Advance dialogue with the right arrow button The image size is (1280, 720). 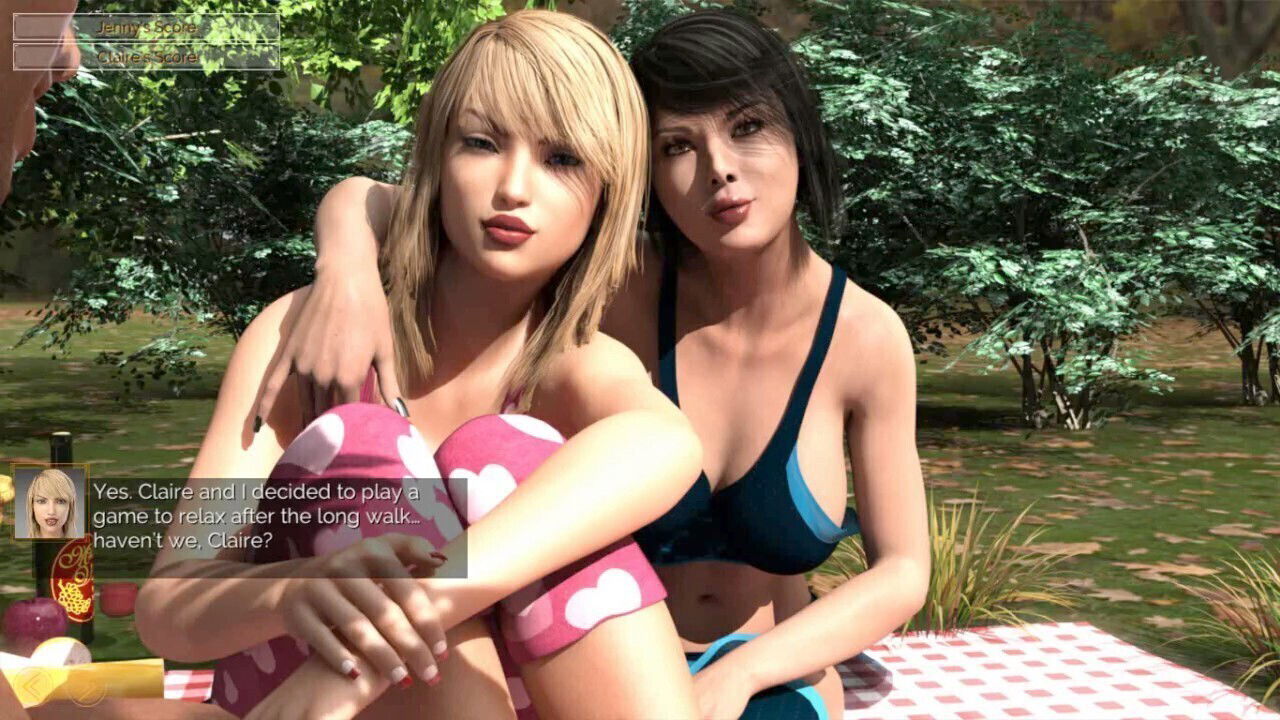coord(88,686)
